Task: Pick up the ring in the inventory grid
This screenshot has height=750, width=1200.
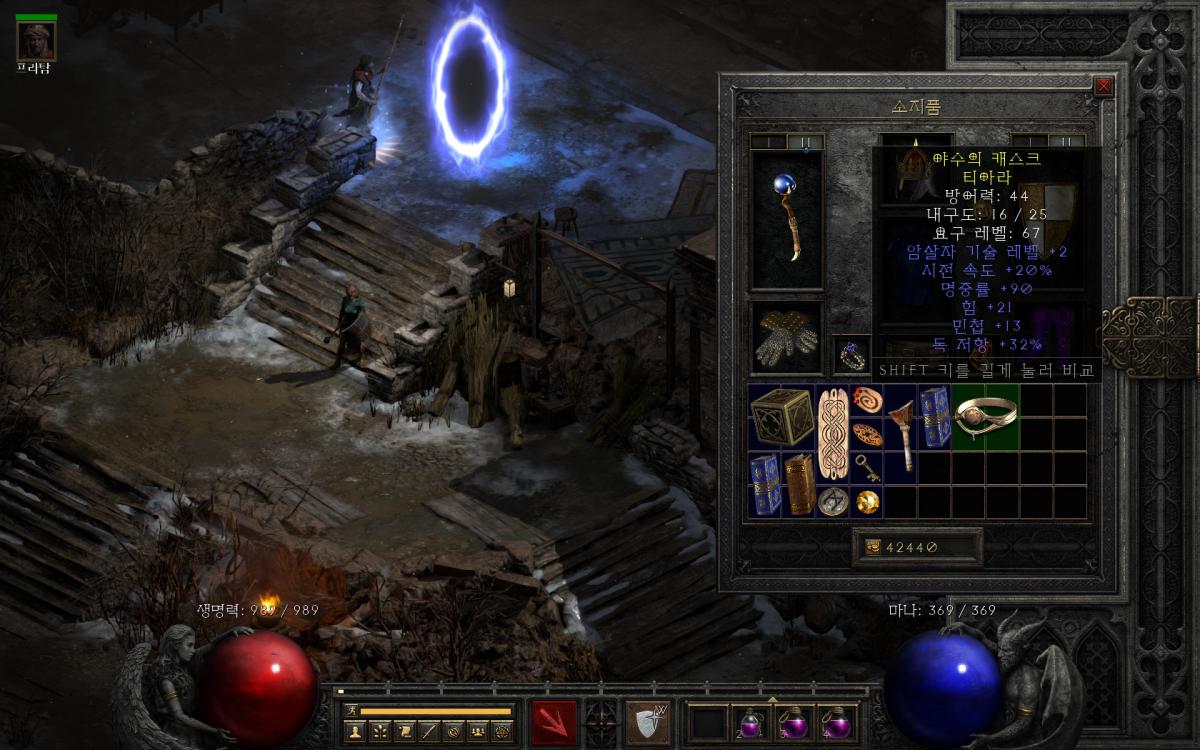Action: 985,415
